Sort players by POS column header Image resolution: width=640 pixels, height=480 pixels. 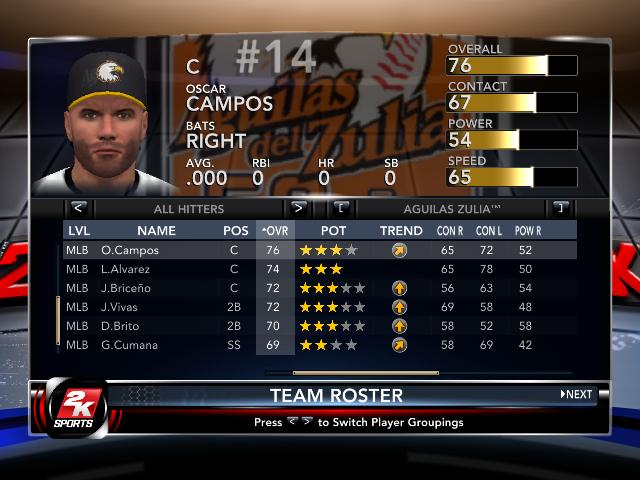(236, 230)
